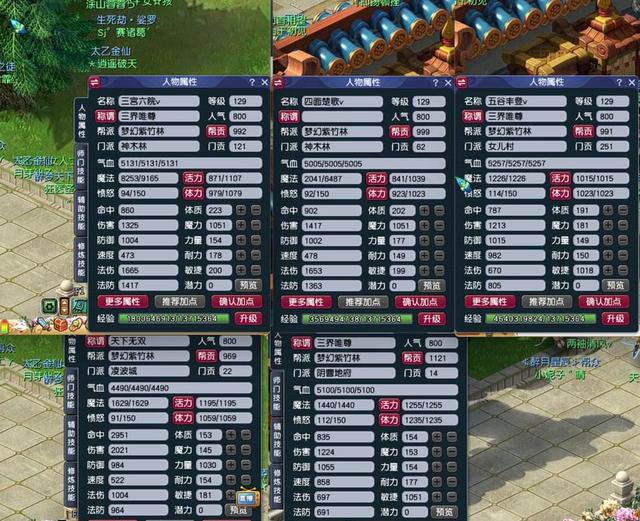Viewport: 640px width, 521px height.
Task: Confirm 确认加点 for character 五谷丰登v
Action: (604, 301)
